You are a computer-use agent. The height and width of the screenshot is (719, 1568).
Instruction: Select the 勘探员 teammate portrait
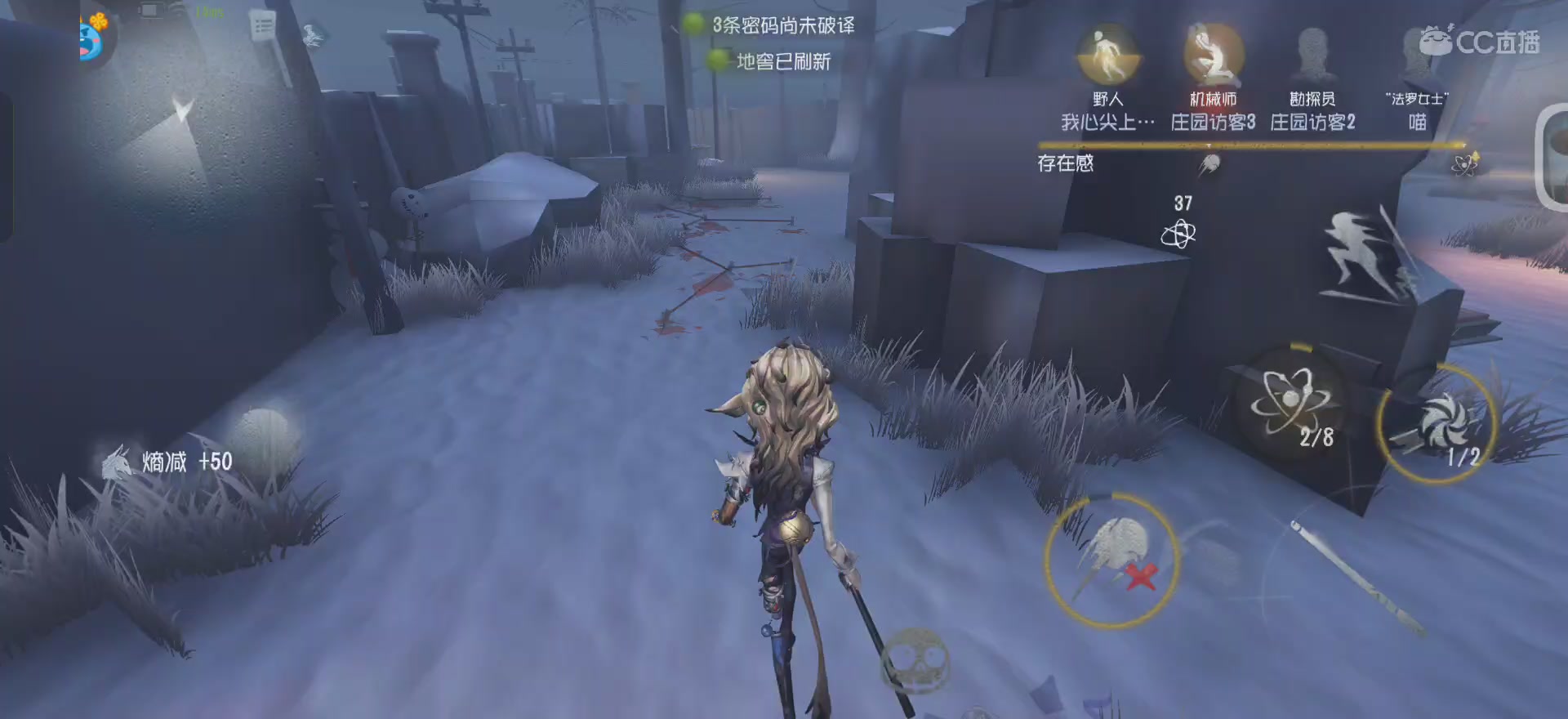pyautogui.click(x=1312, y=54)
